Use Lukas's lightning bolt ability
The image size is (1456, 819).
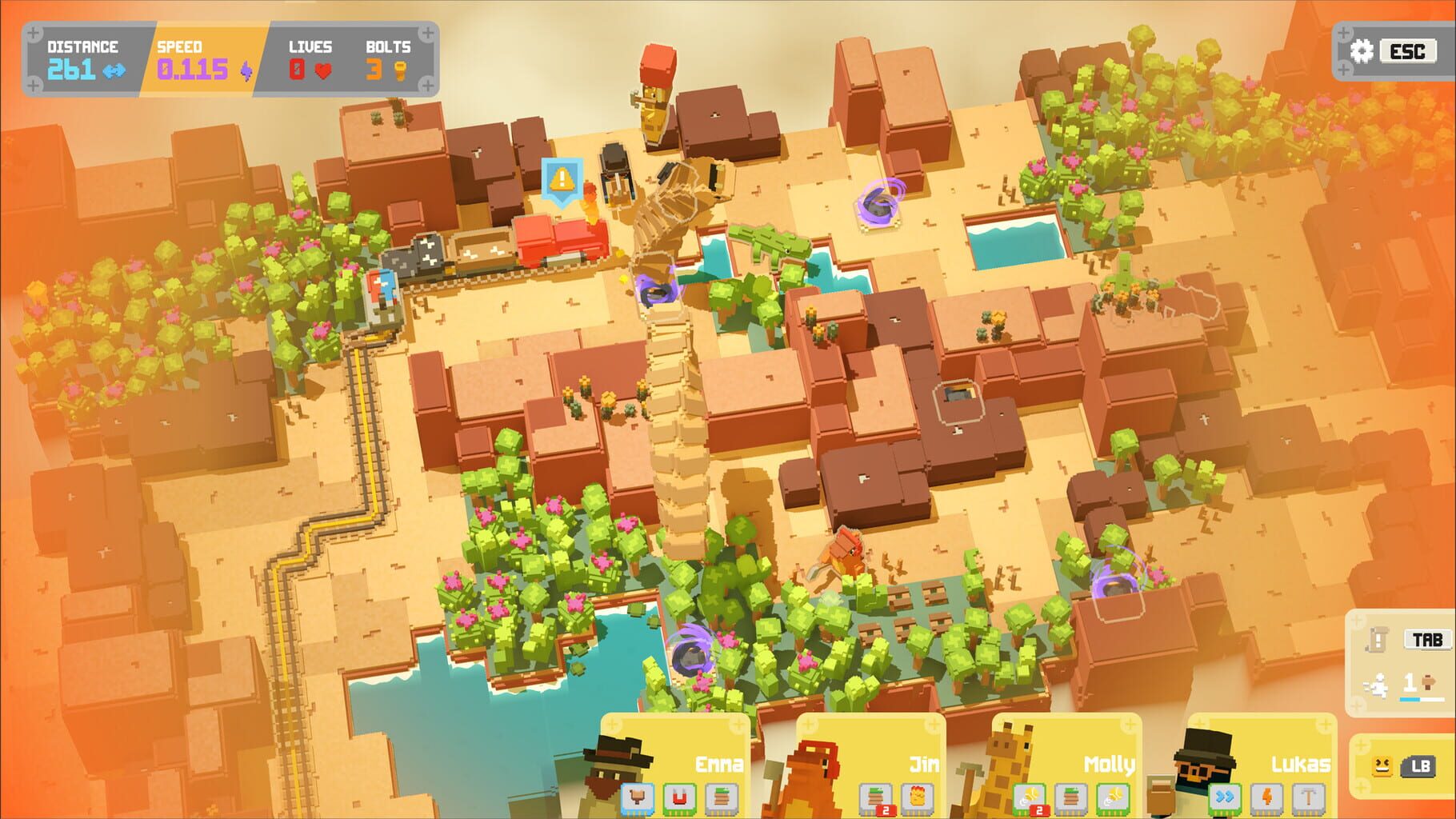coord(1266,795)
